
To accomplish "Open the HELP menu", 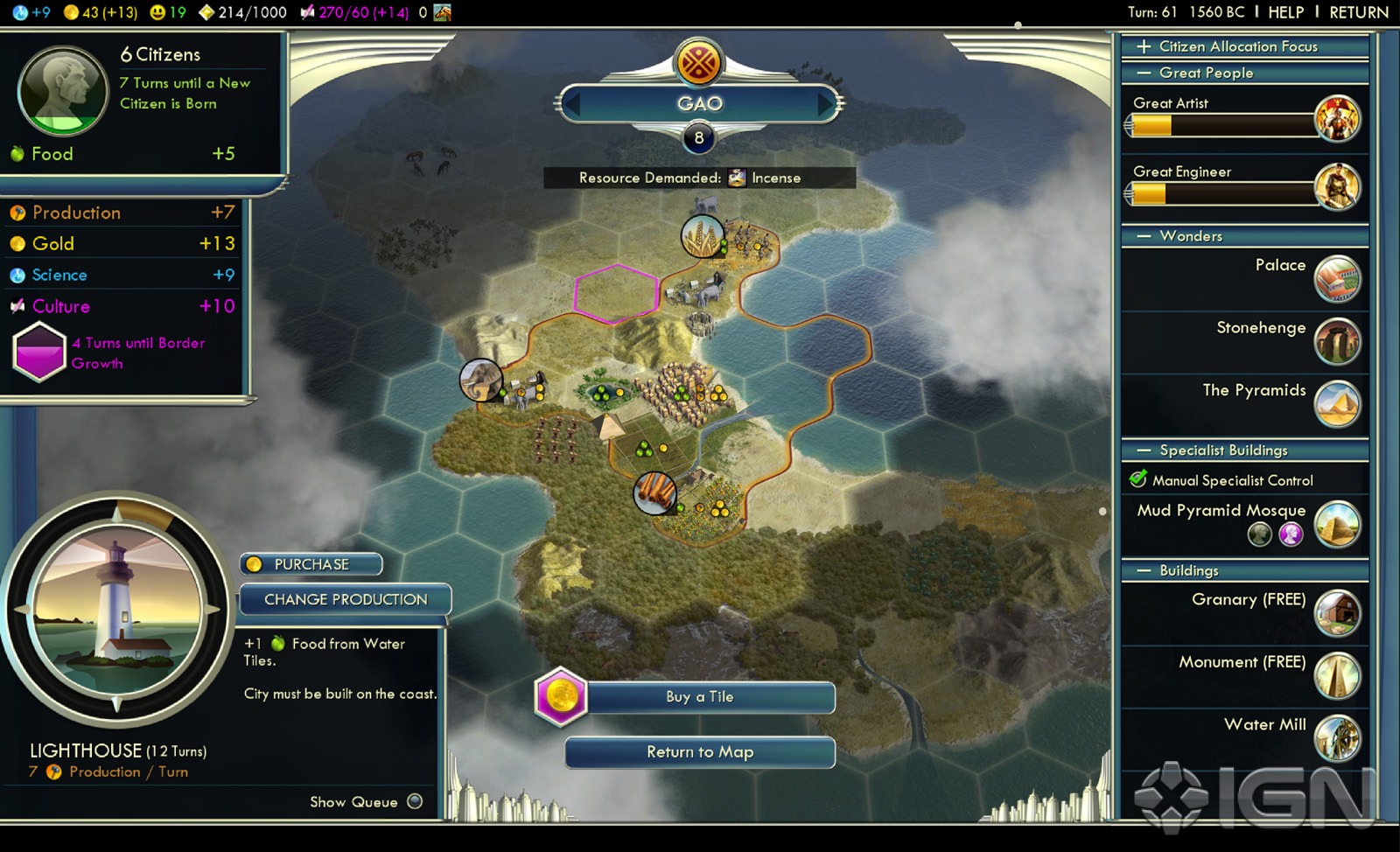I will [1285, 12].
